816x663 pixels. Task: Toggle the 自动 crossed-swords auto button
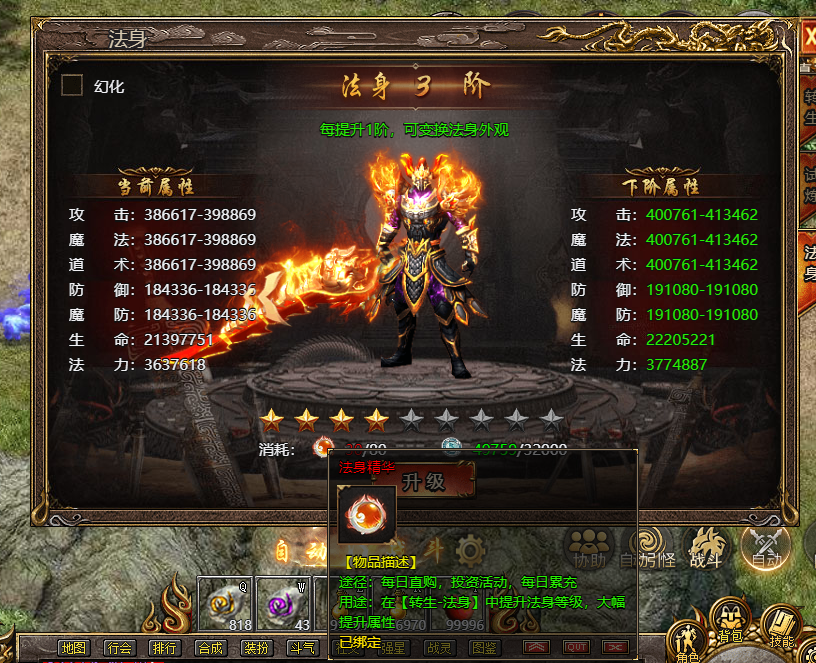[x=766, y=546]
